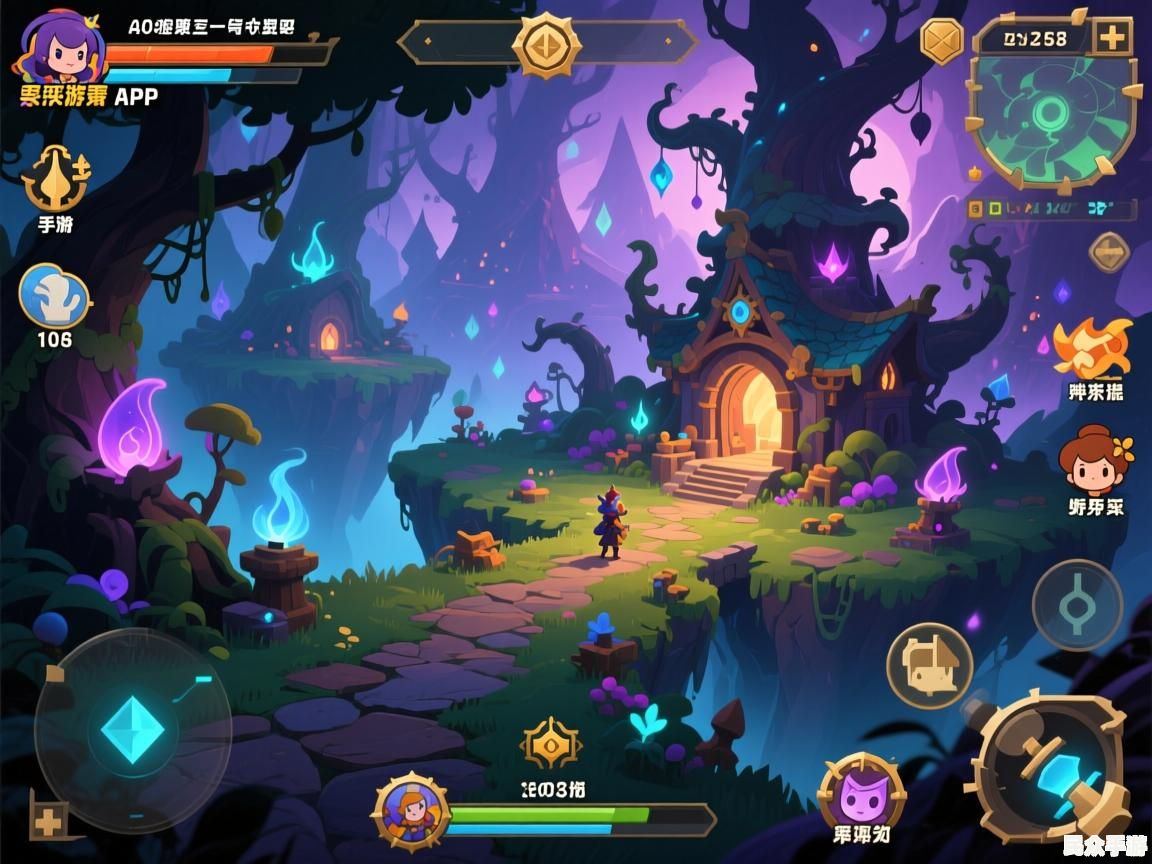Select the hero portrait beside the green bar
This screenshot has width=1152, height=864.
click(x=410, y=808)
